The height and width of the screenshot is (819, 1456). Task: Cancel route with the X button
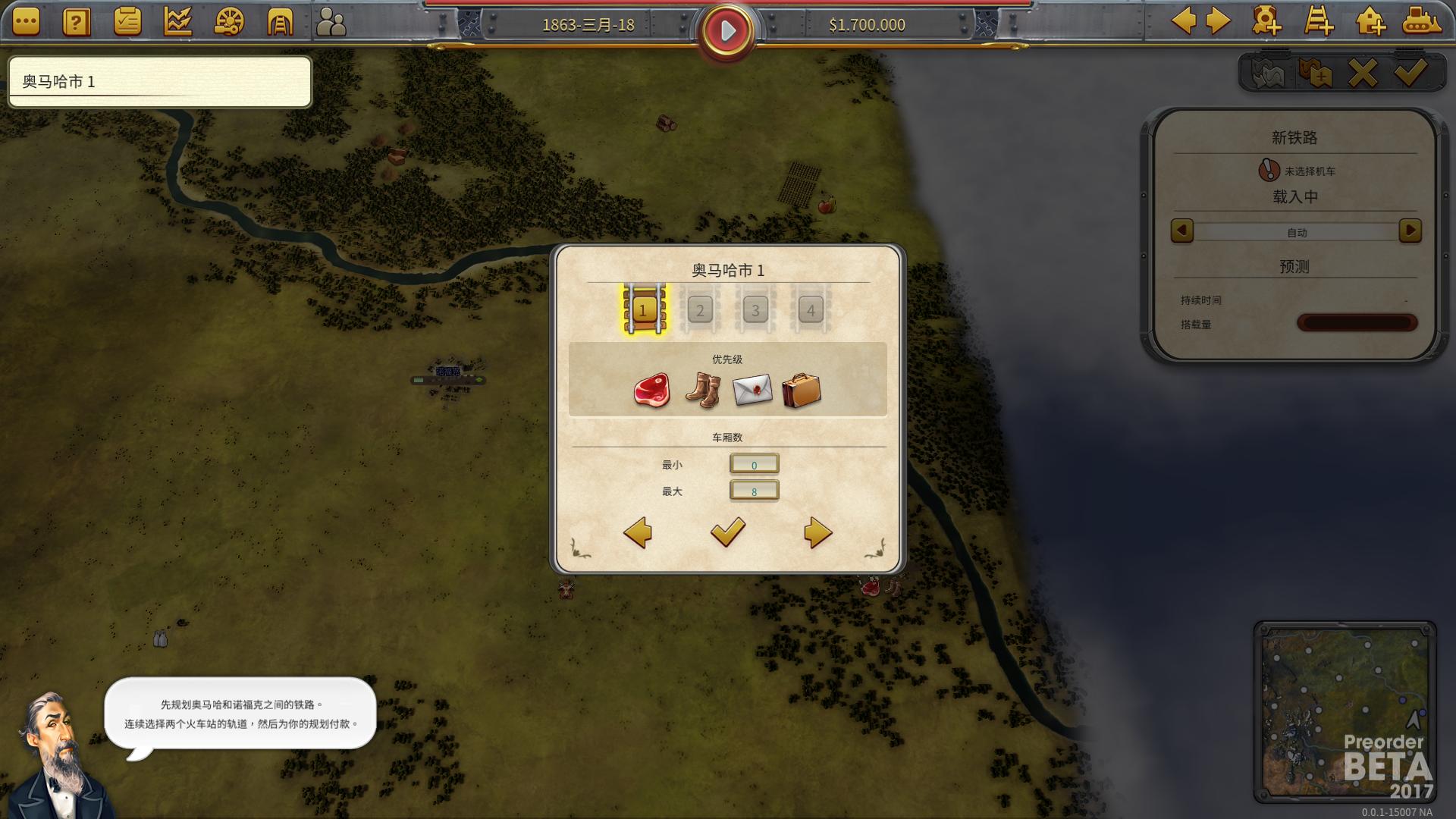[x=1362, y=74]
